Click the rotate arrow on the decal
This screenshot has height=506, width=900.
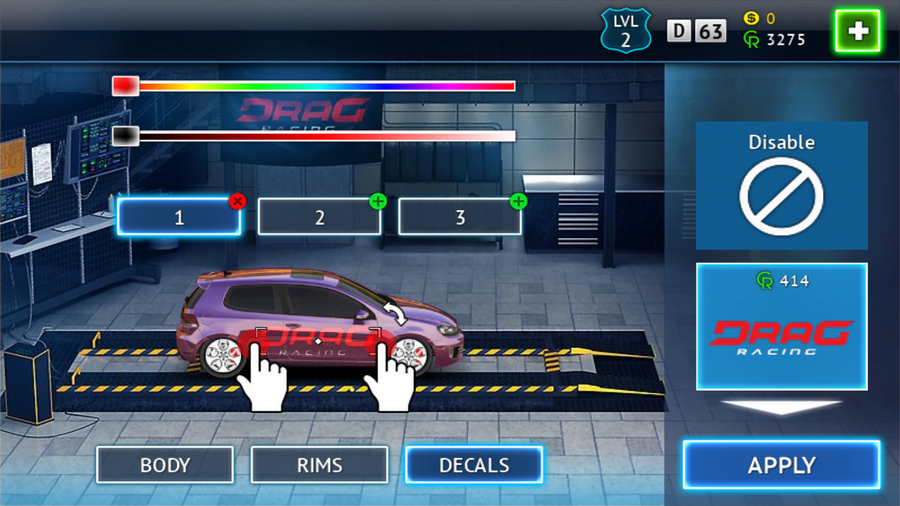(x=397, y=315)
